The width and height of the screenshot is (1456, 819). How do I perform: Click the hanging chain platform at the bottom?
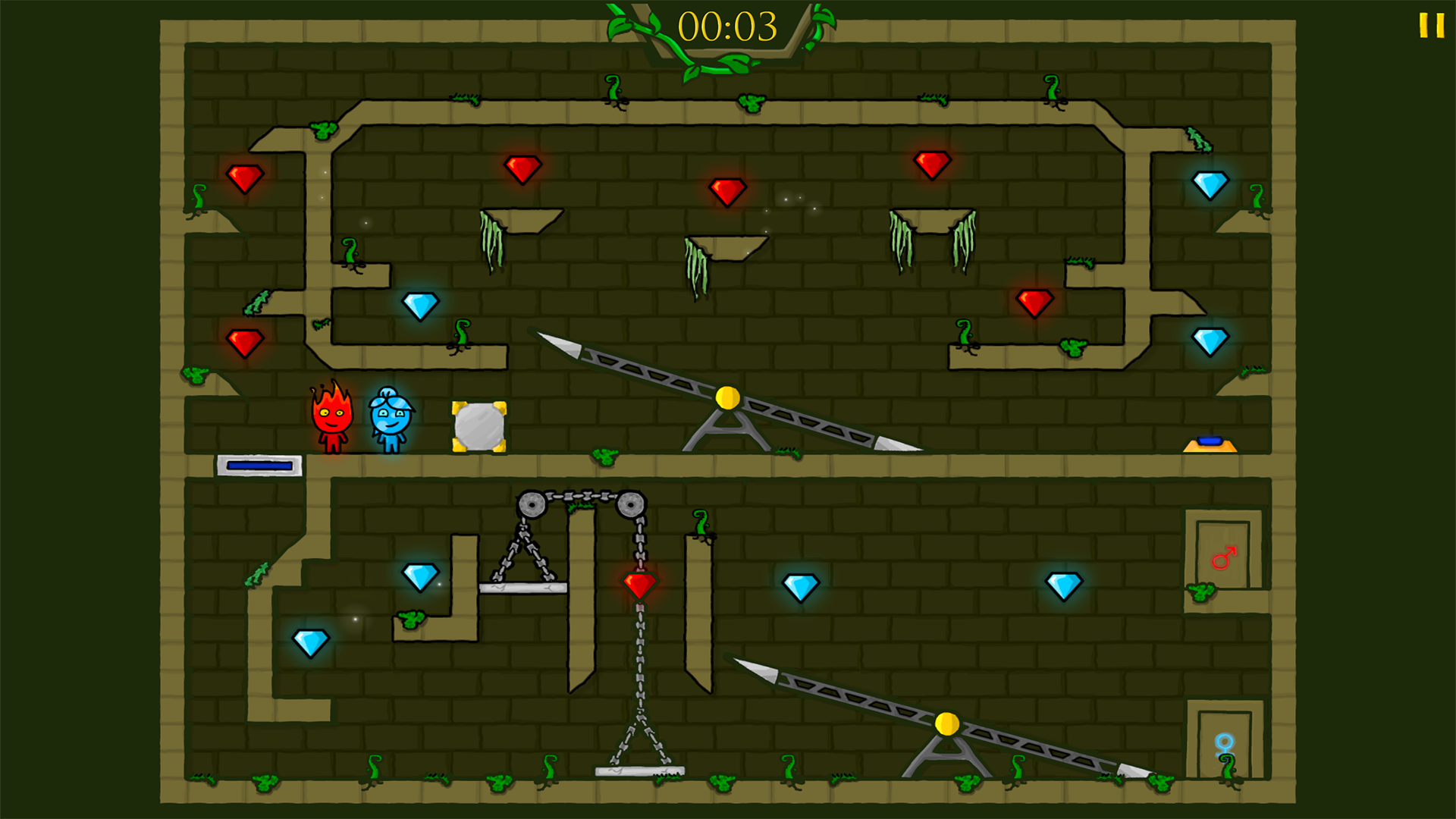(x=639, y=771)
